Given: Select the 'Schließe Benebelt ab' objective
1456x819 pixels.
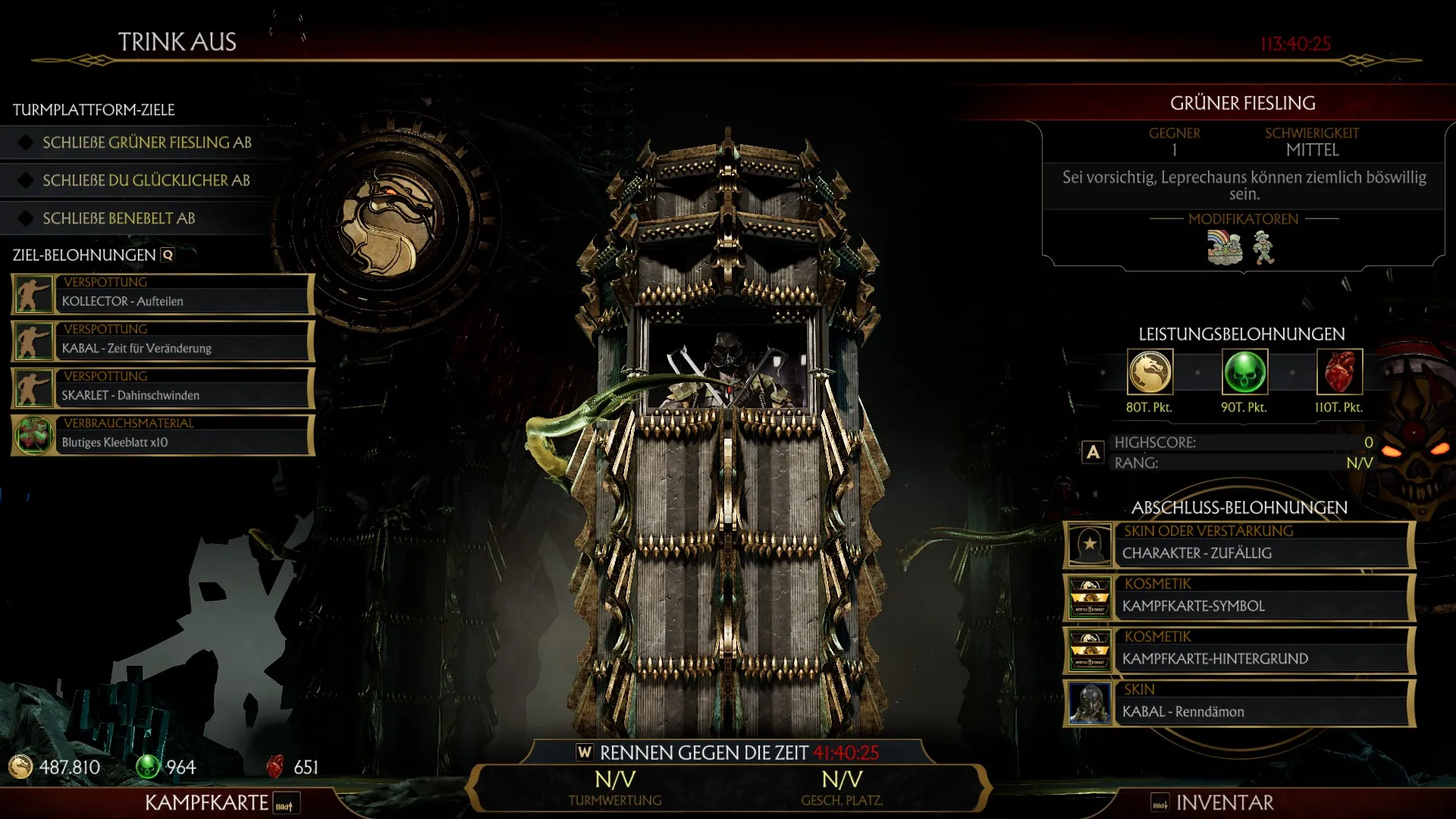Looking at the screenshot, I should (119, 218).
